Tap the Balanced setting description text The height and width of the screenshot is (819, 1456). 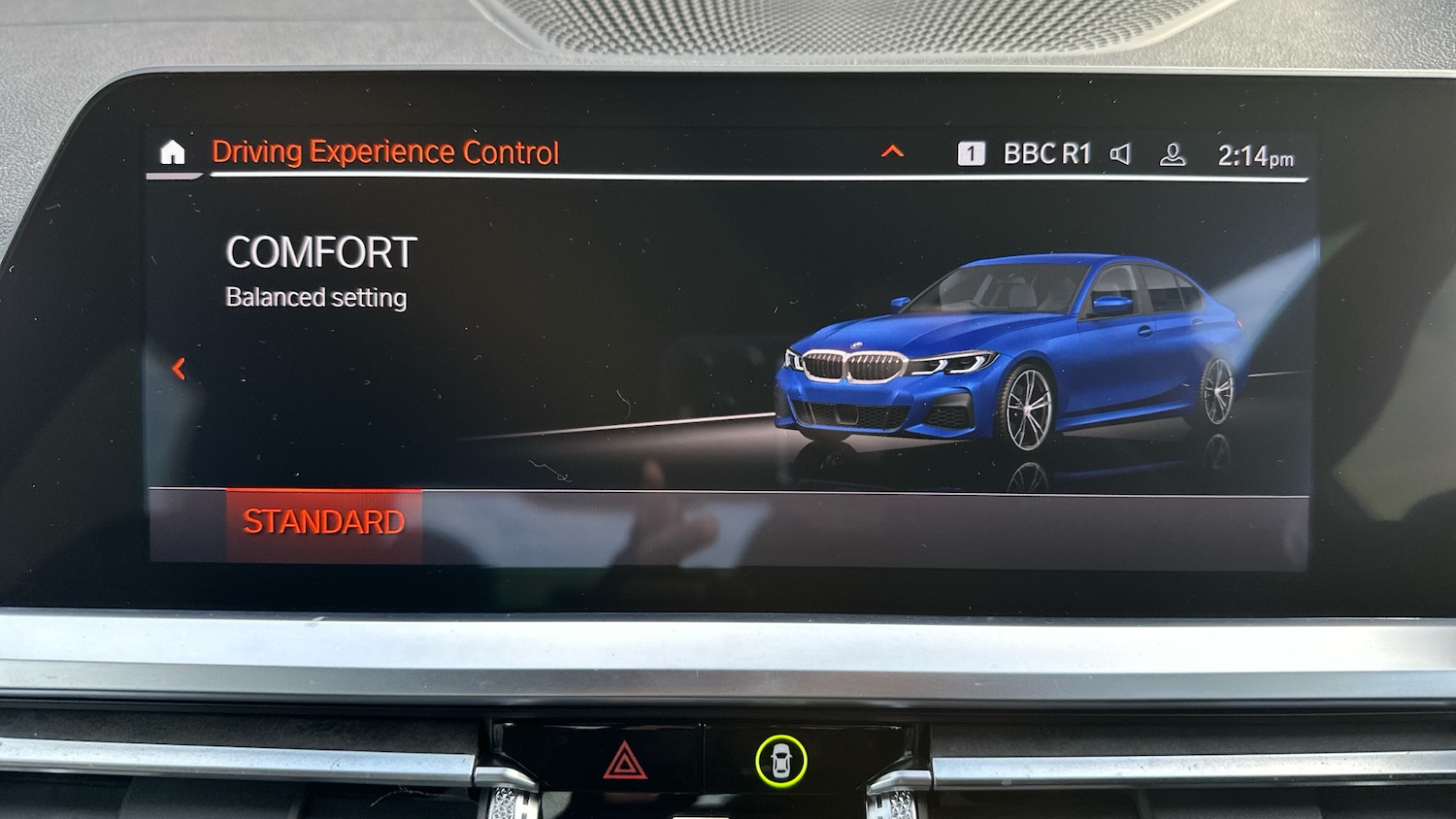pyautogui.click(x=314, y=298)
